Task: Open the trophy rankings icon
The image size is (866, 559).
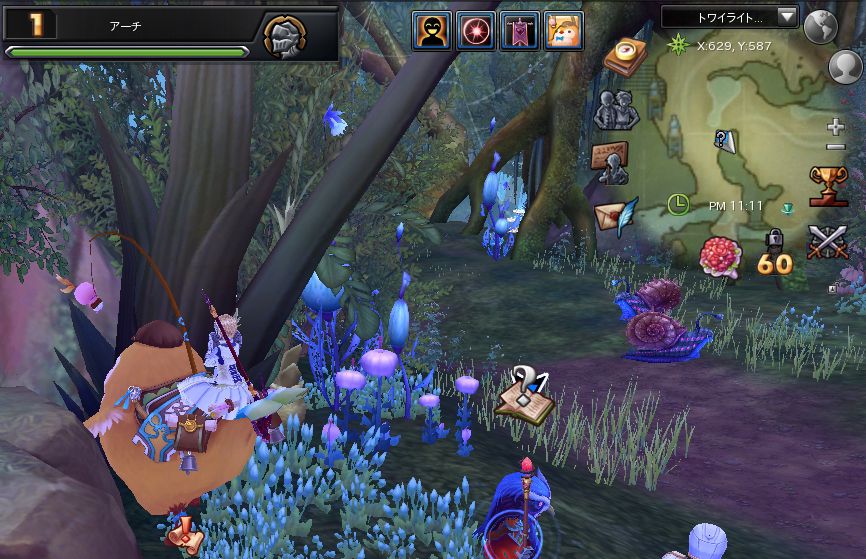Action: (x=828, y=187)
